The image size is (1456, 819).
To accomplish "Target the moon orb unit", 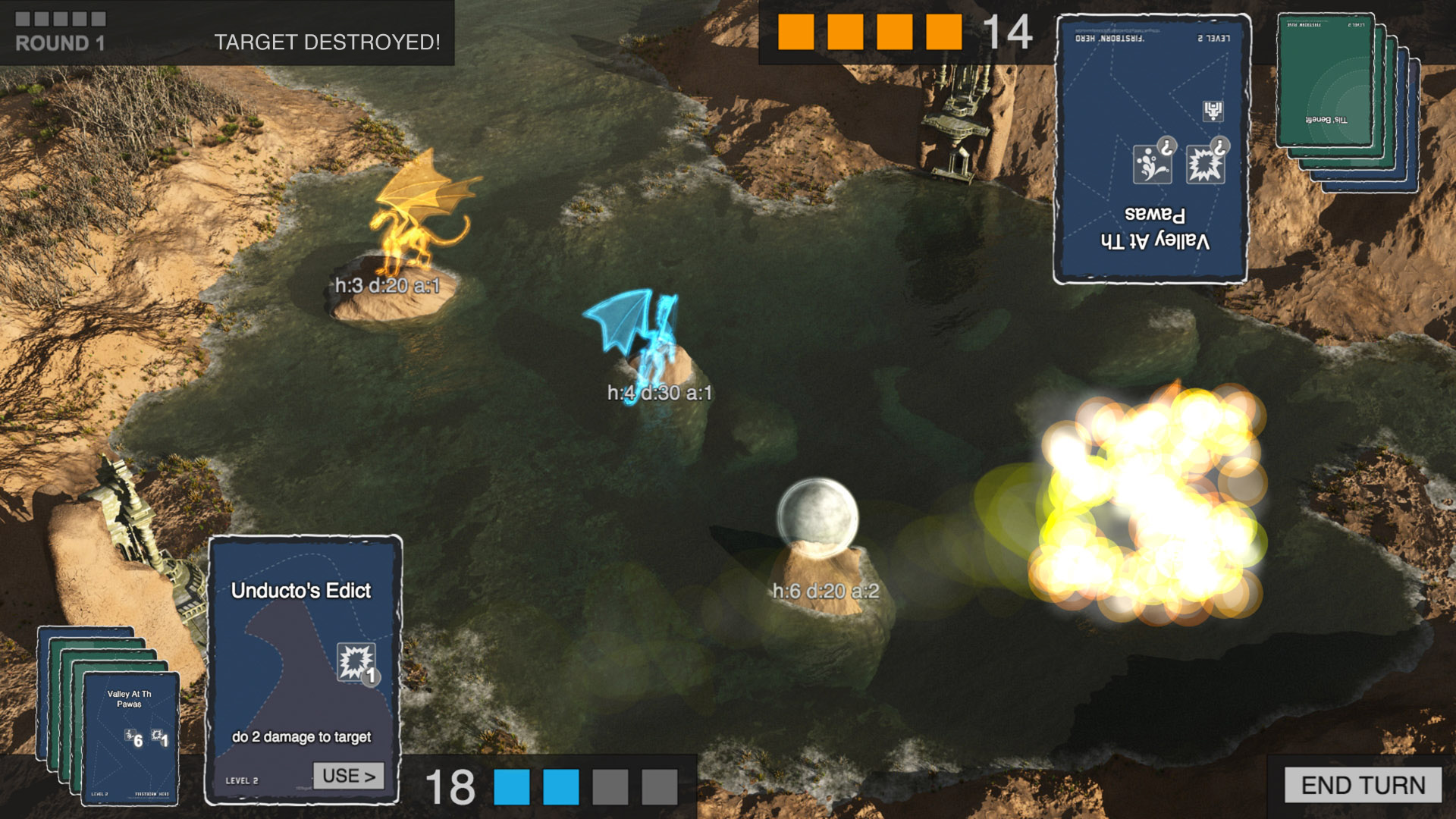I will pos(817,516).
